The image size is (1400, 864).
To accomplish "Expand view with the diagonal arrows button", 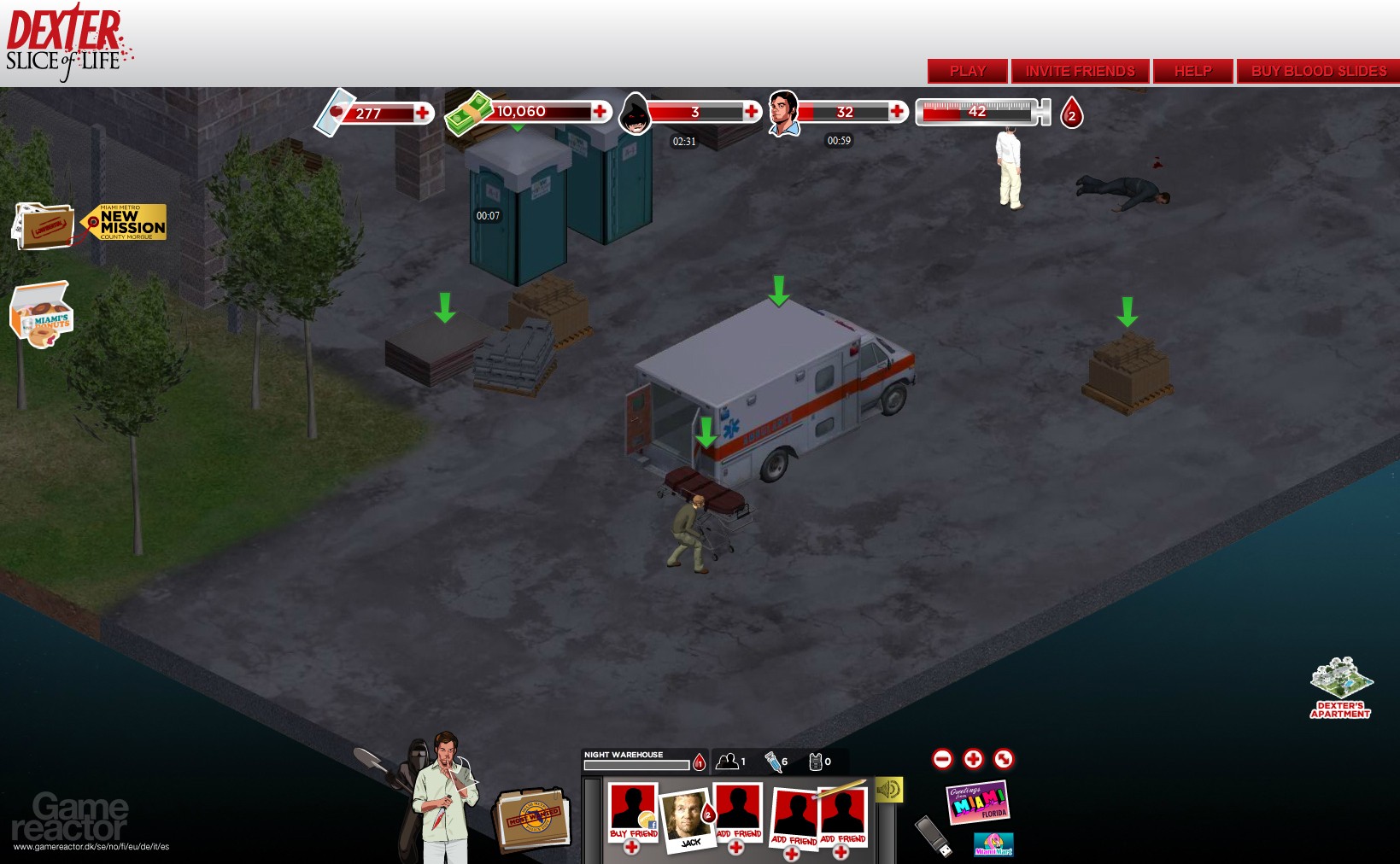I will [1002, 757].
